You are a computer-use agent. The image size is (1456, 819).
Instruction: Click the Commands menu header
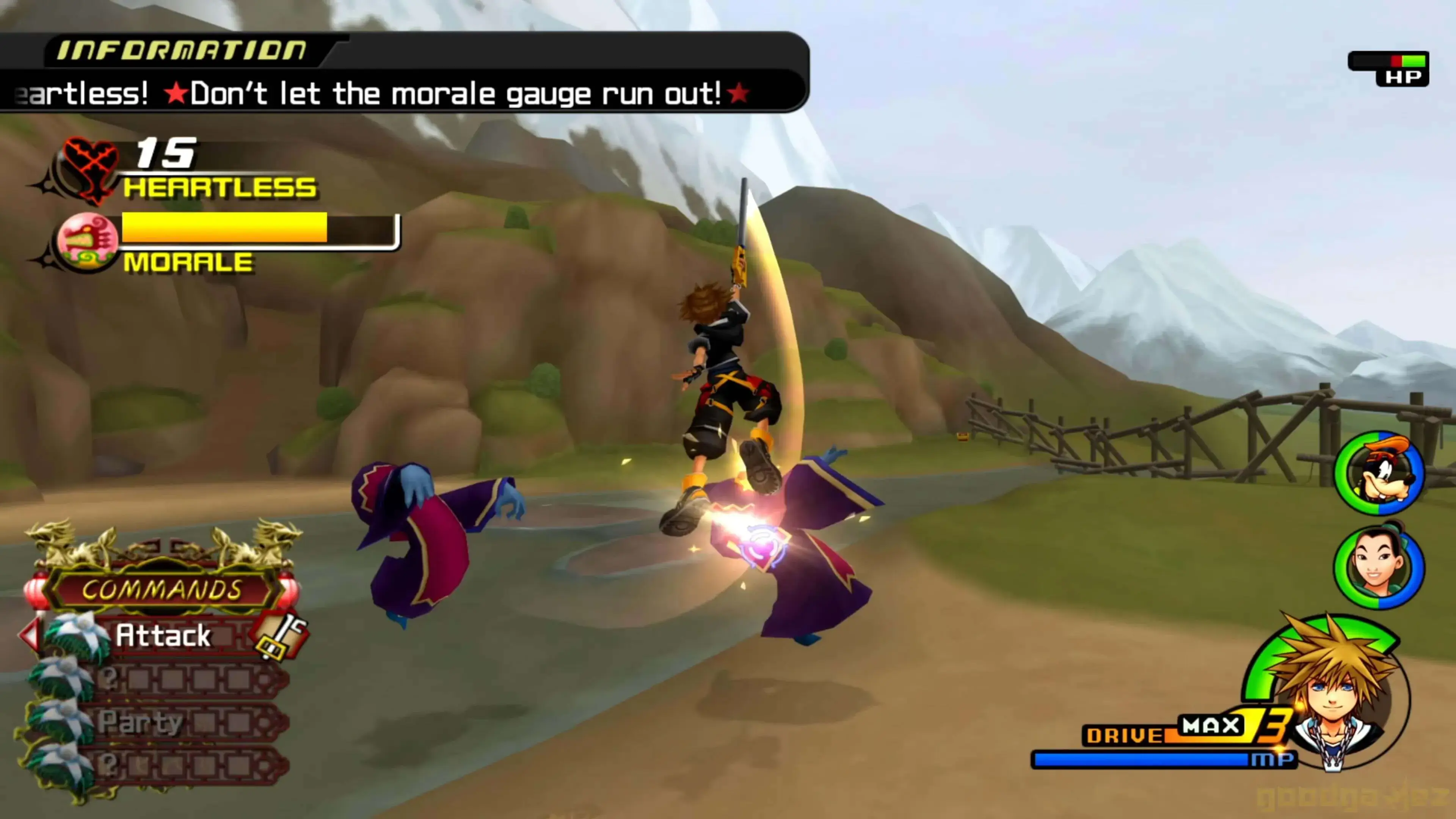(162, 590)
